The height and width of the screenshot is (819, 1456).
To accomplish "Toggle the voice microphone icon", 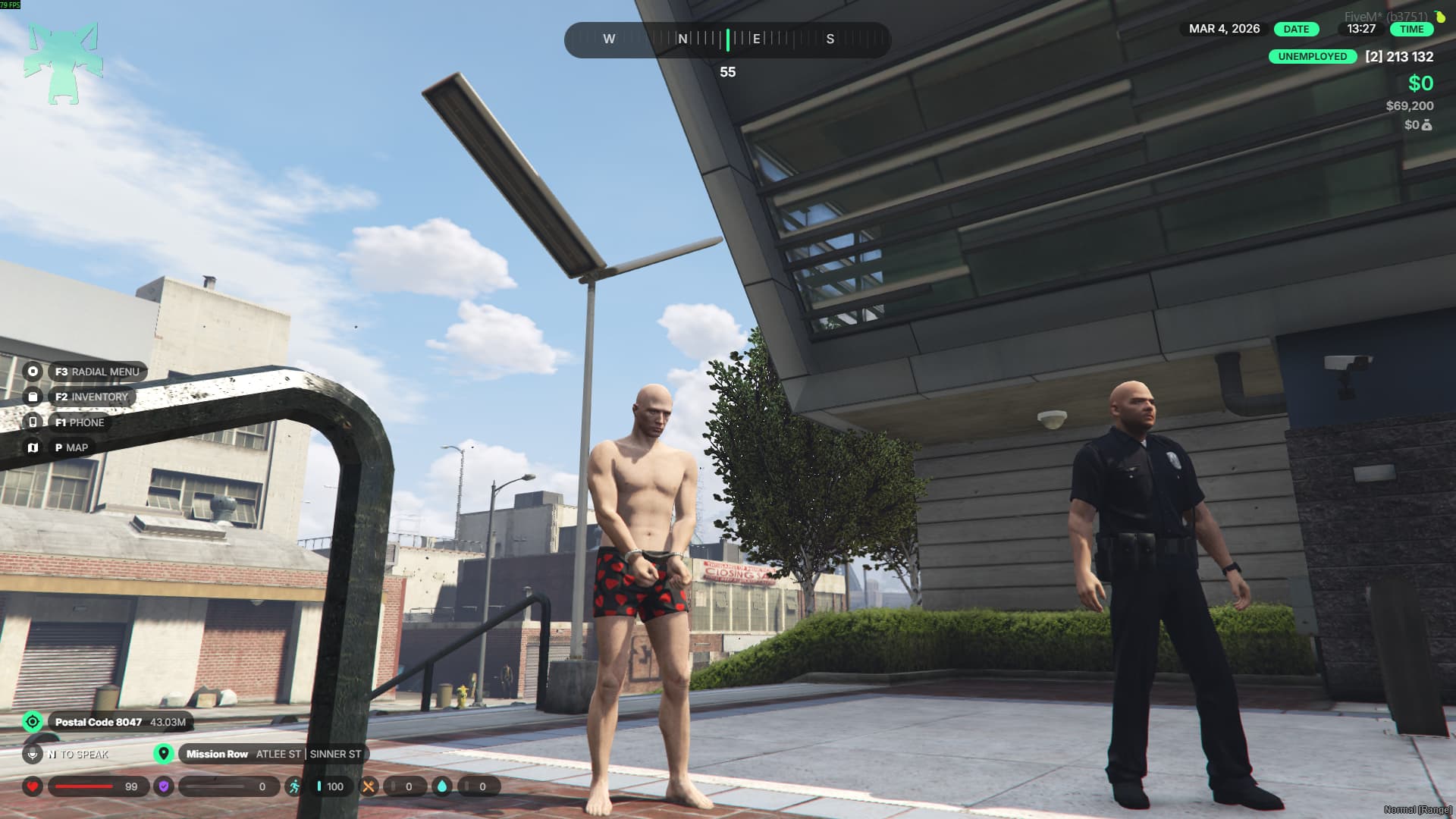I will 33,754.
